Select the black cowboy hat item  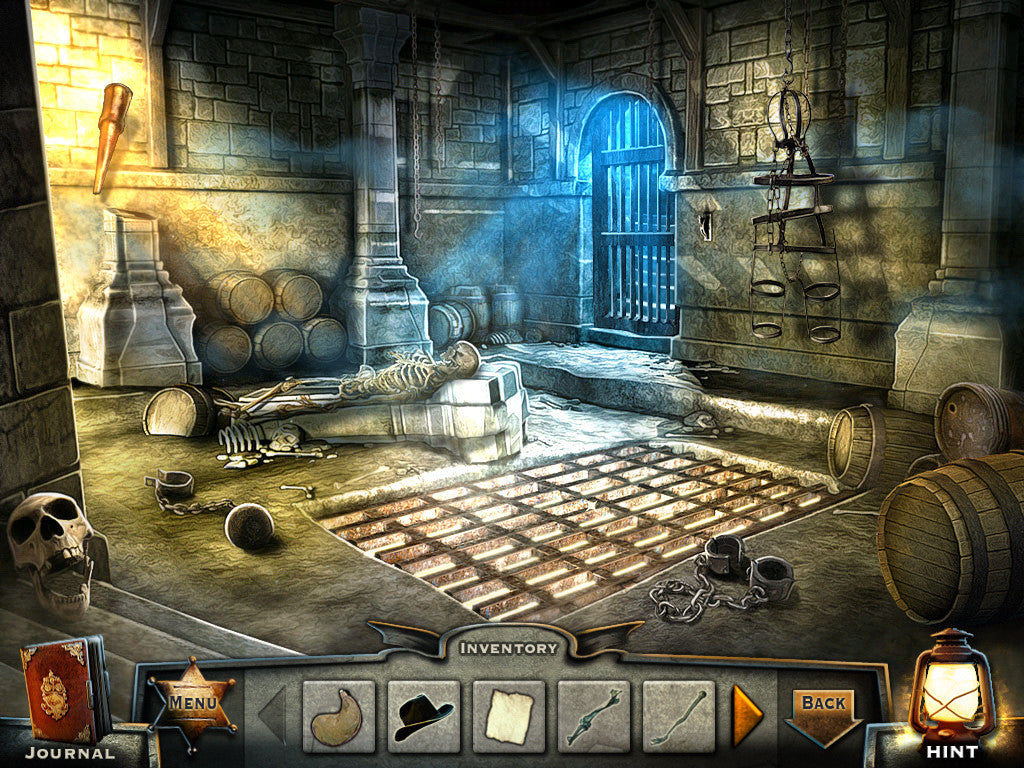tap(424, 716)
